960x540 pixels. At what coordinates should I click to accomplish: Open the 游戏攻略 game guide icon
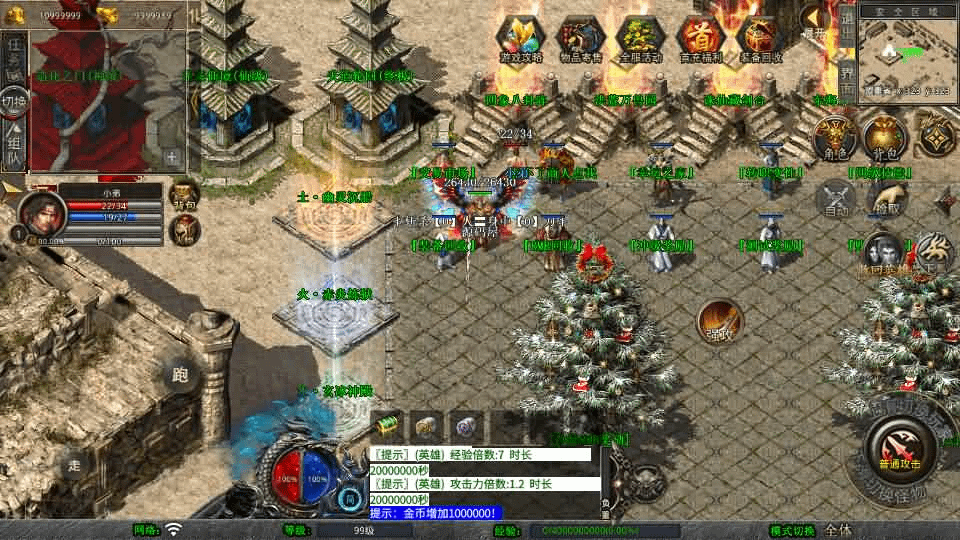522,38
